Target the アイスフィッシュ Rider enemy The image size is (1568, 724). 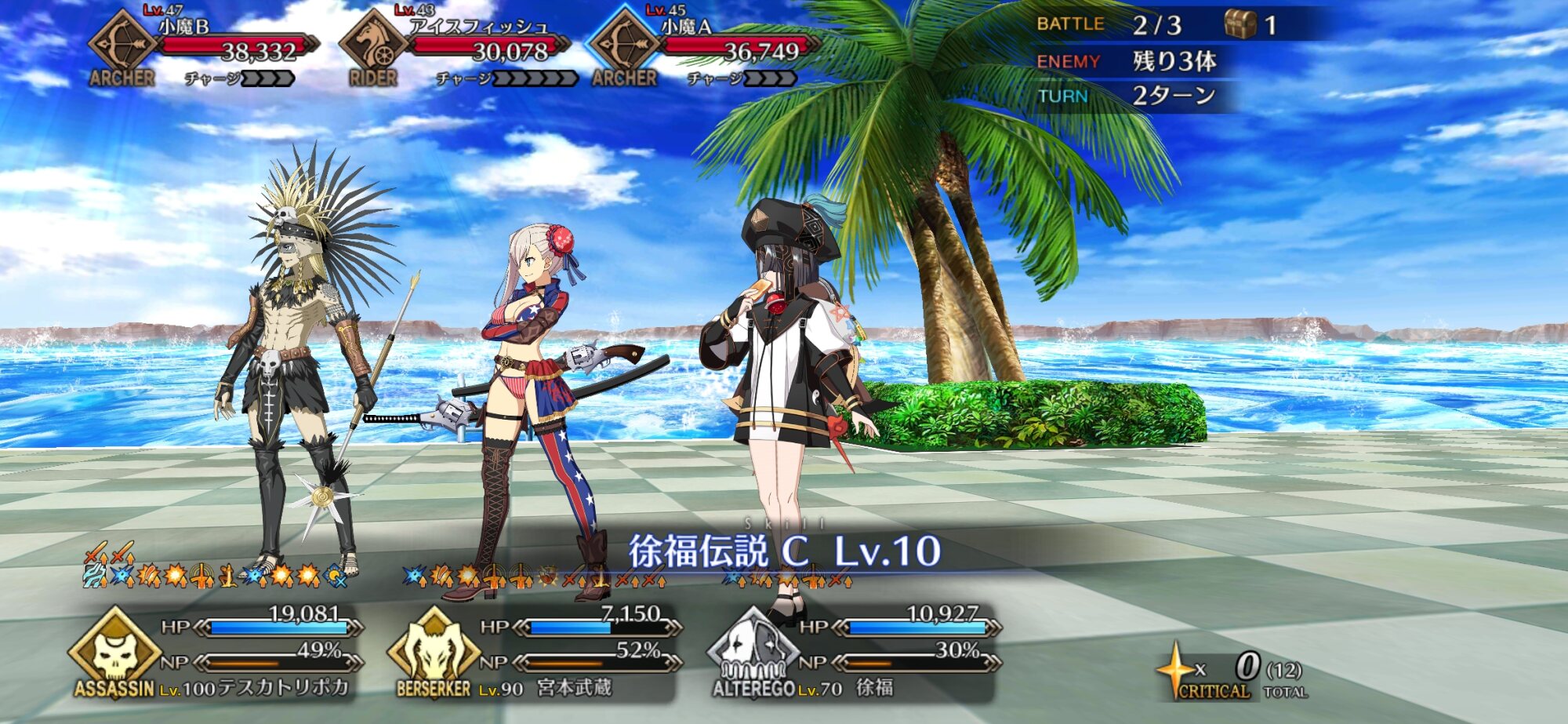pyautogui.click(x=455, y=47)
